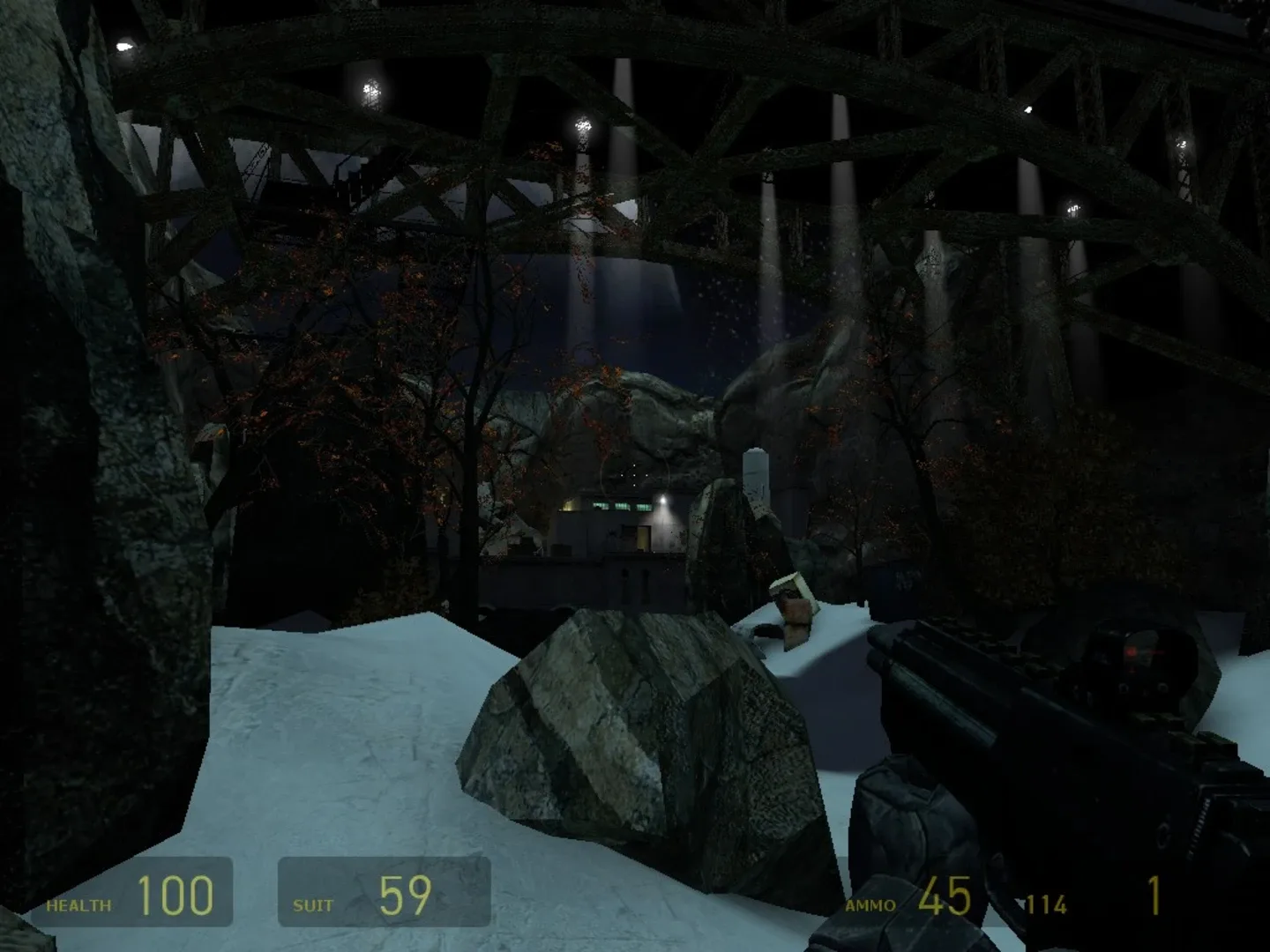
Task: Click the reserve ammo count of 114
Action: coord(1046,903)
